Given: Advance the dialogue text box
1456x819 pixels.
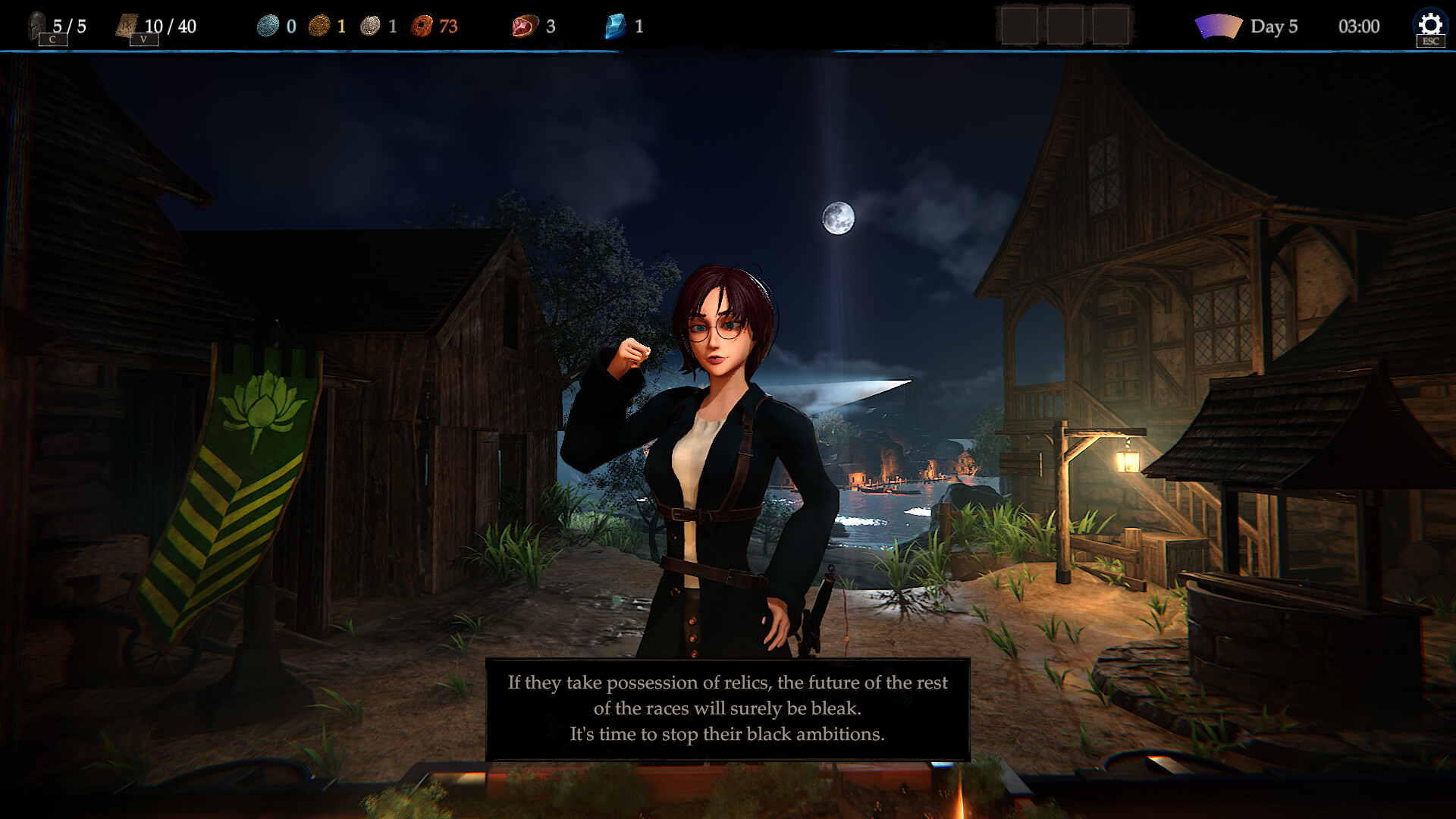Looking at the screenshot, I should [727, 709].
